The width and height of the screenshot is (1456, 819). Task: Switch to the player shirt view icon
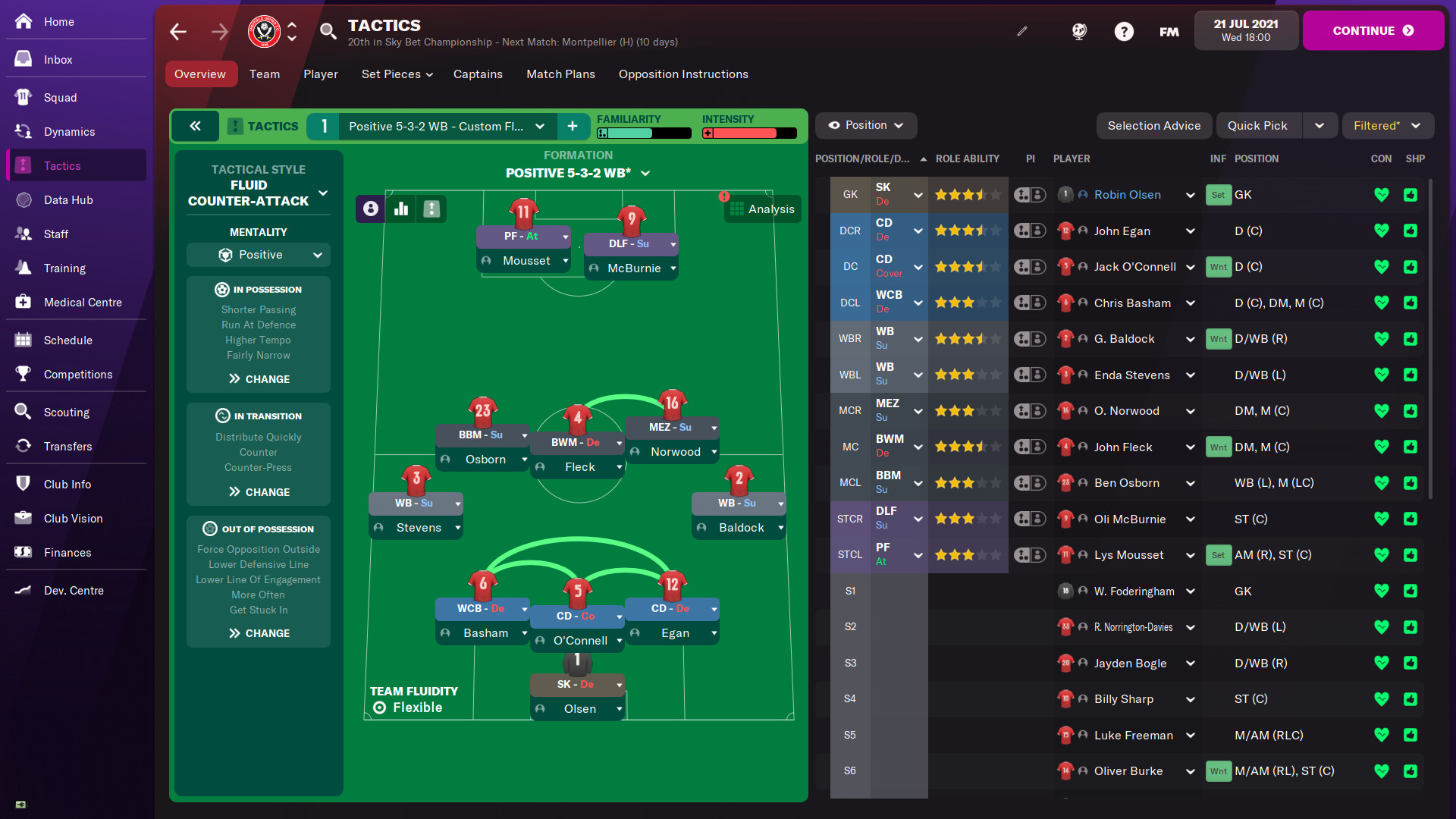point(369,209)
